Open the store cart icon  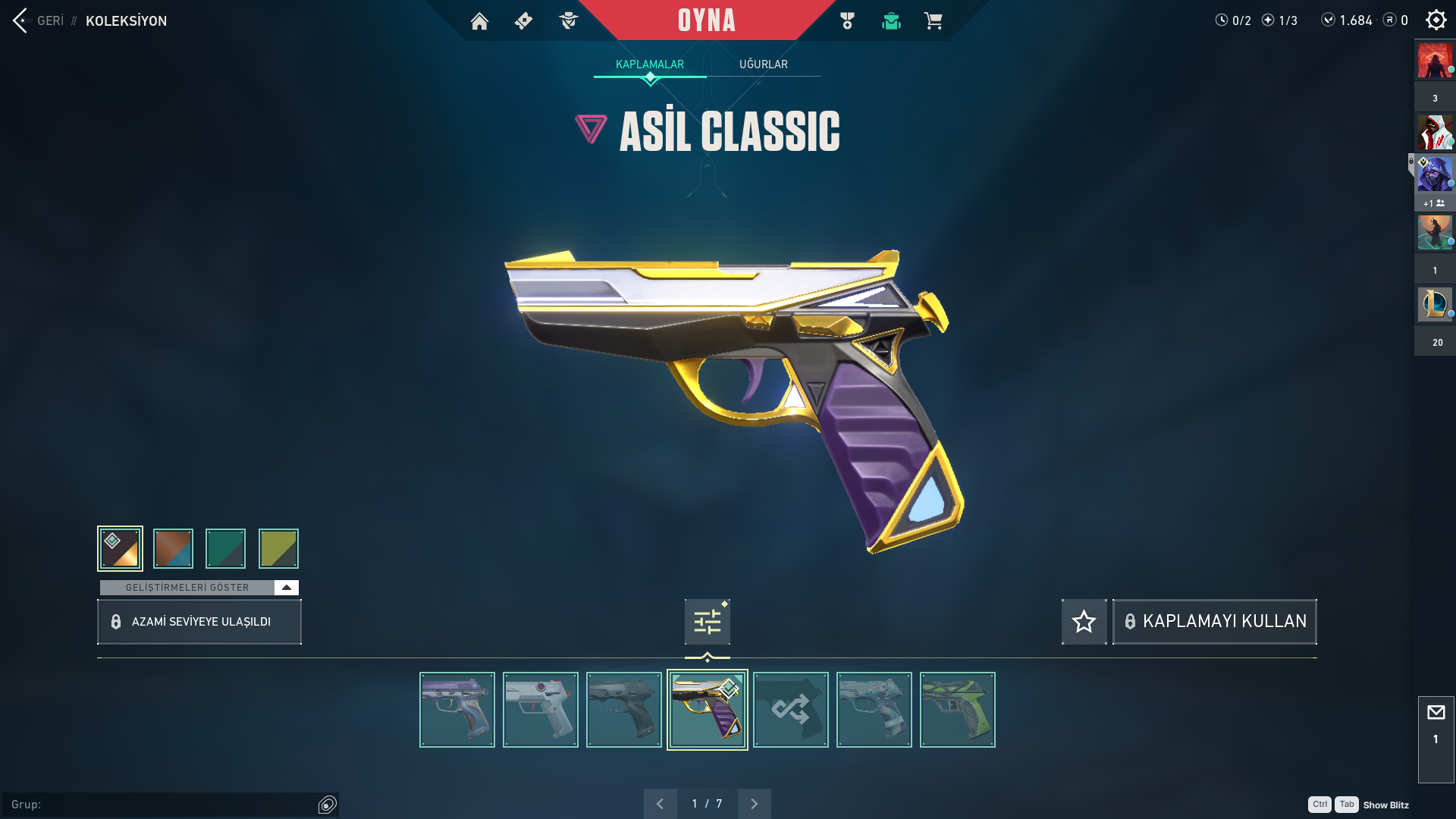tap(933, 21)
